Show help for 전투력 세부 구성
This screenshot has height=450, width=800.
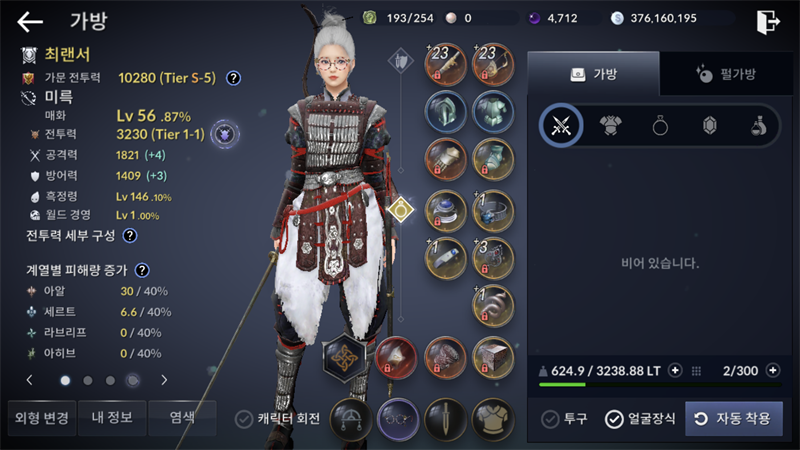[x=129, y=236]
